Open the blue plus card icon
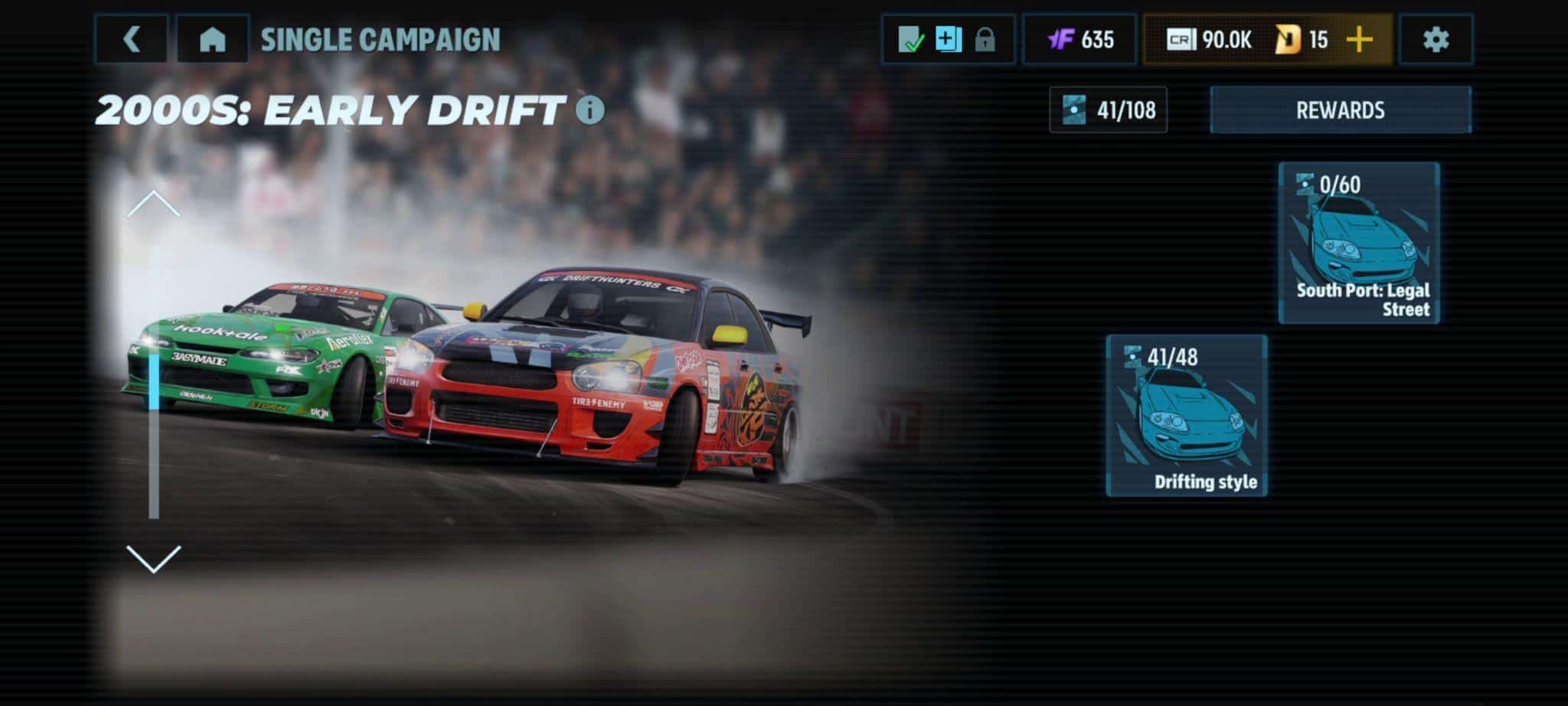Viewport: 1568px width, 706px height. pyautogui.click(x=948, y=39)
